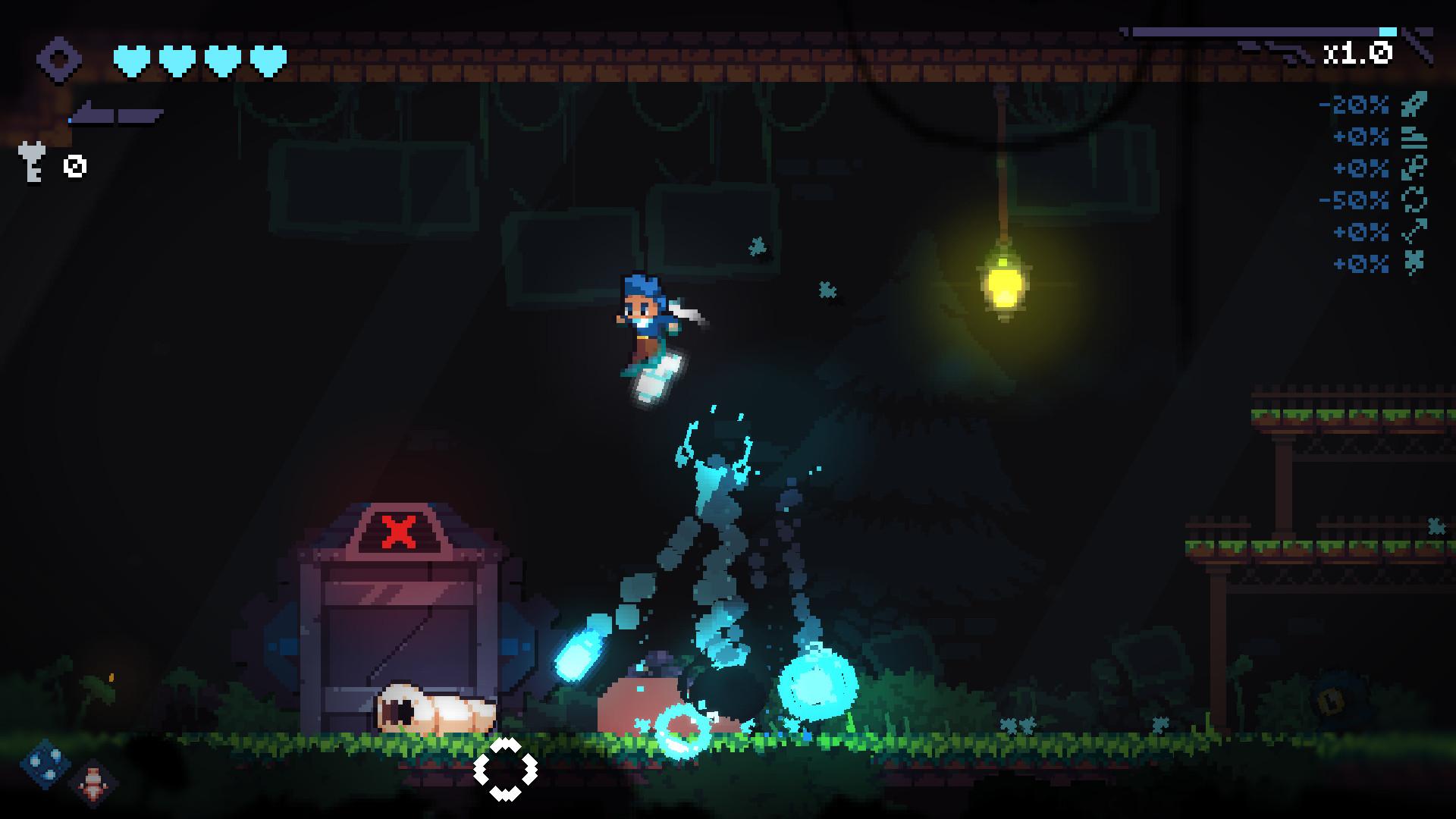The width and height of the screenshot is (1456, 819).
Task: Click the experience progress bar at top-right
Action: click(x=1256, y=31)
